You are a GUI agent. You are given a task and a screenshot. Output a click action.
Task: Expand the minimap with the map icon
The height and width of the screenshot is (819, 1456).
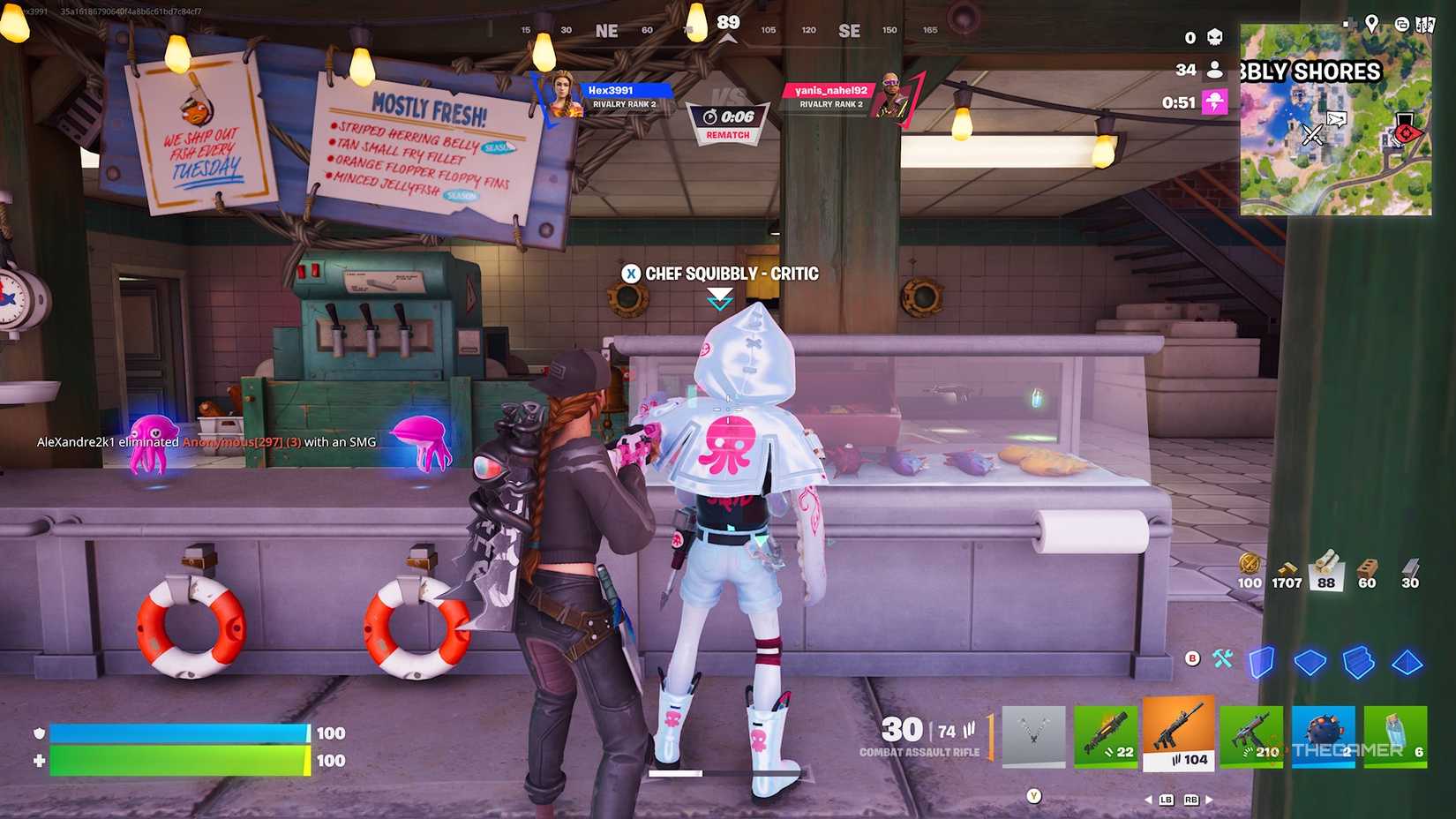[x=1426, y=25]
